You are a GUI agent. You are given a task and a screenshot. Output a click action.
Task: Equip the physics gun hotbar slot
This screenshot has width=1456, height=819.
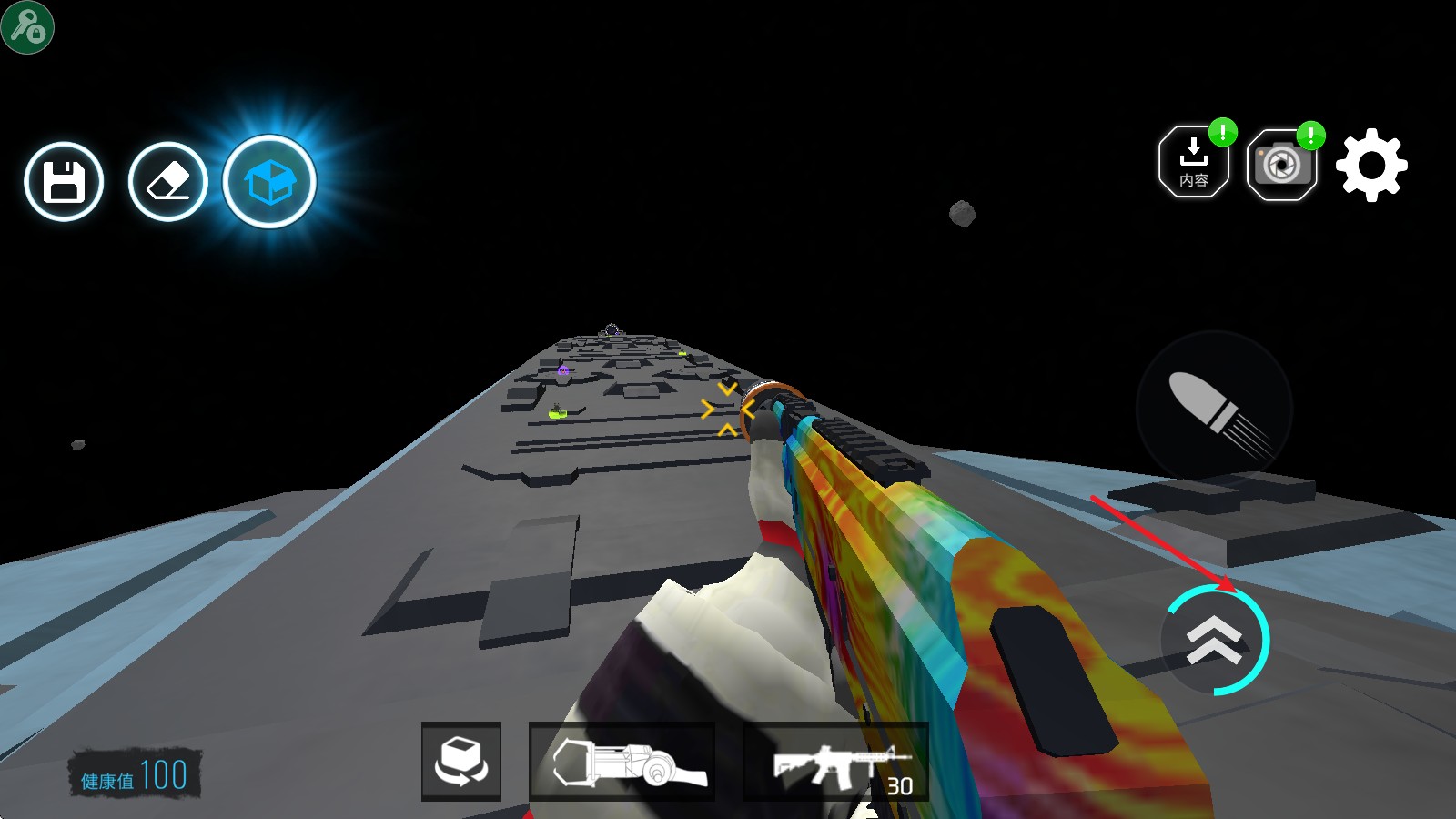[622, 762]
